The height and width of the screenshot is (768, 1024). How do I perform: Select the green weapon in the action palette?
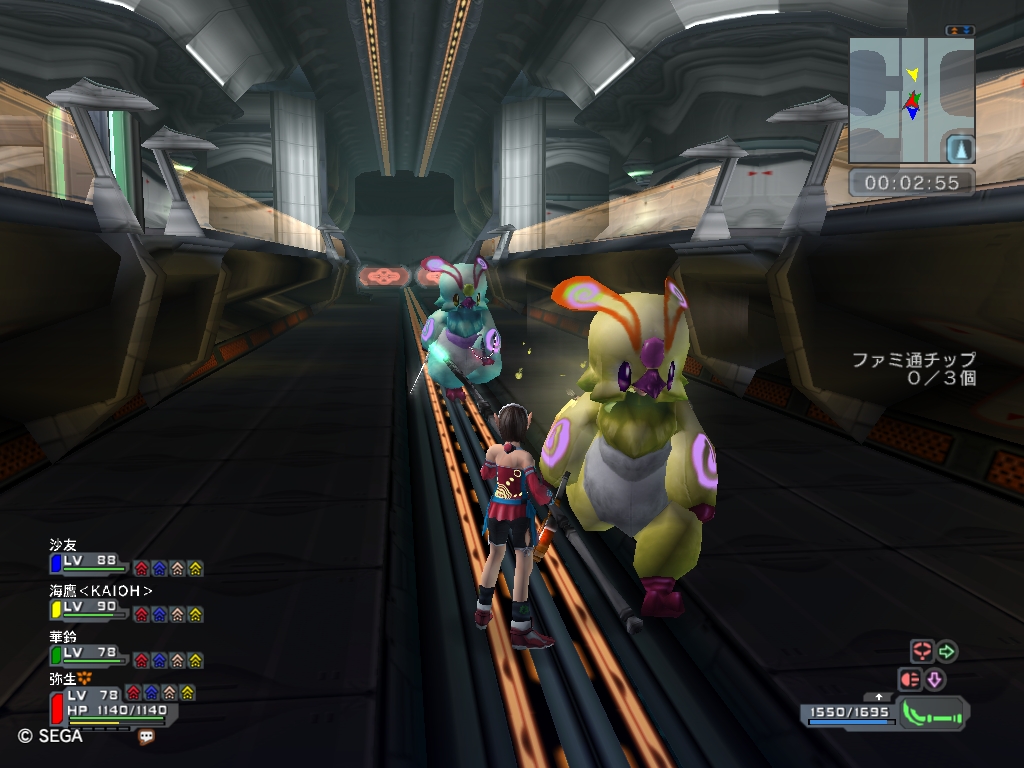tap(934, 713)
